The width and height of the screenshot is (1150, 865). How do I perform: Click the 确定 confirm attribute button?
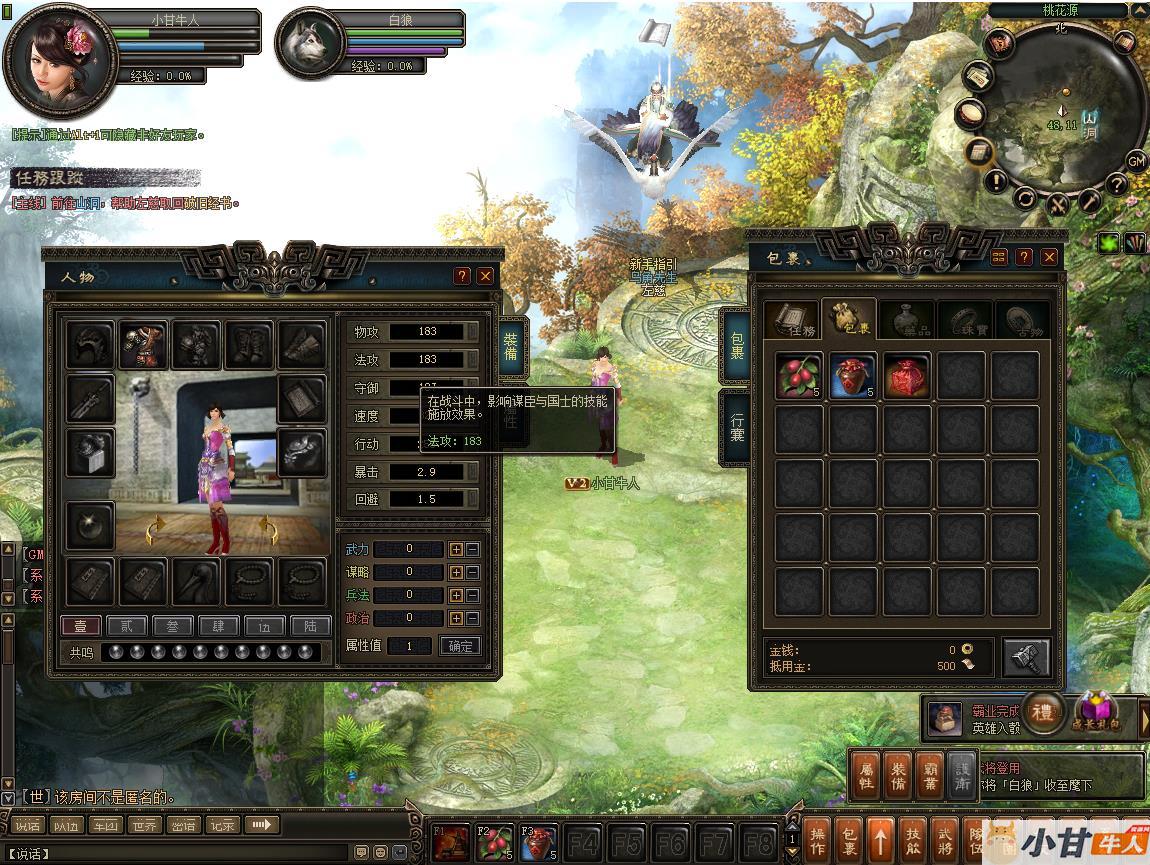click(x=460, y=646)
